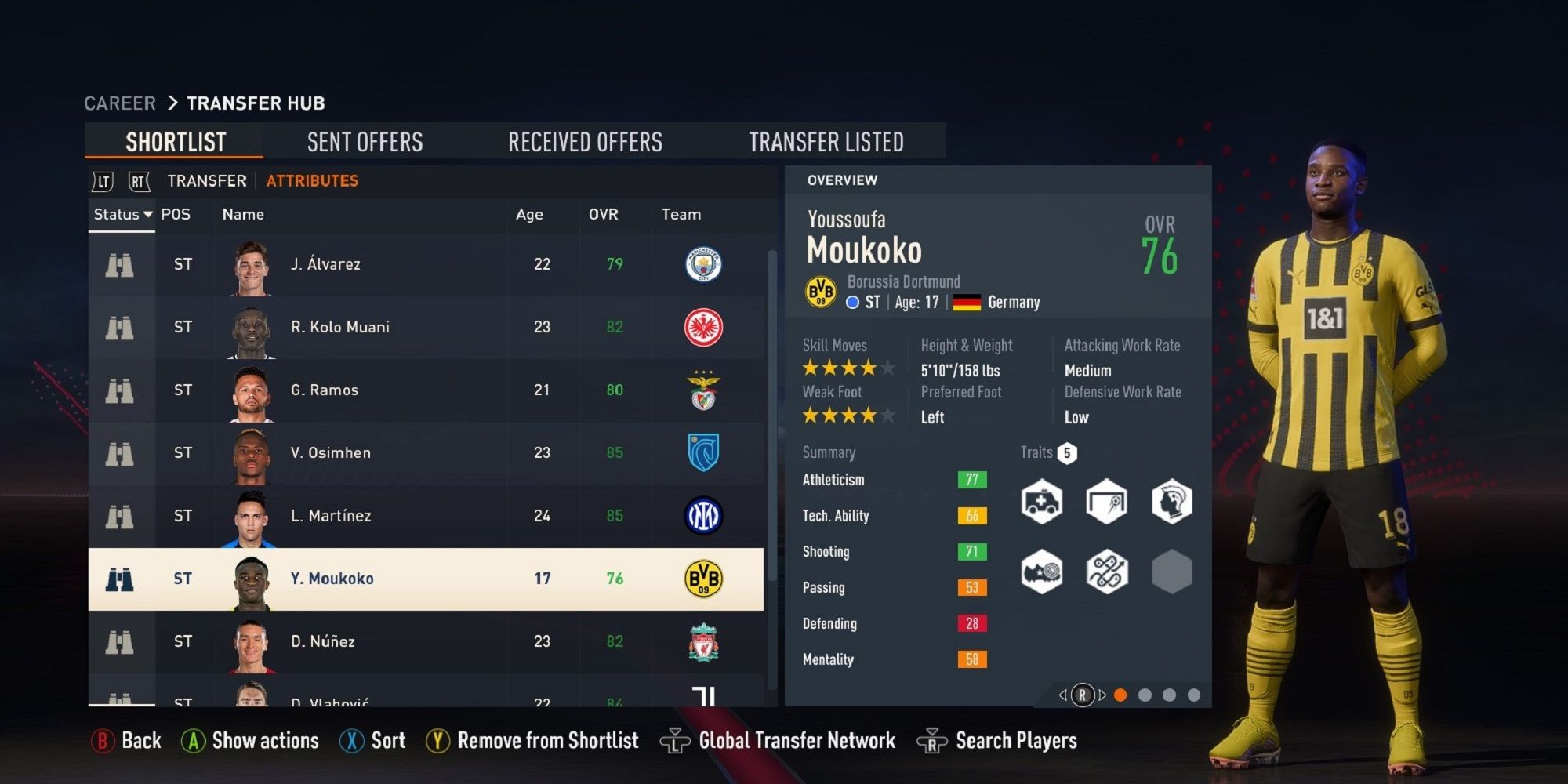This screenshot has width=1568, height=784.
Task: Toggle scouting binoculars for L. Martínez
Action: click(x=119, y=516)
